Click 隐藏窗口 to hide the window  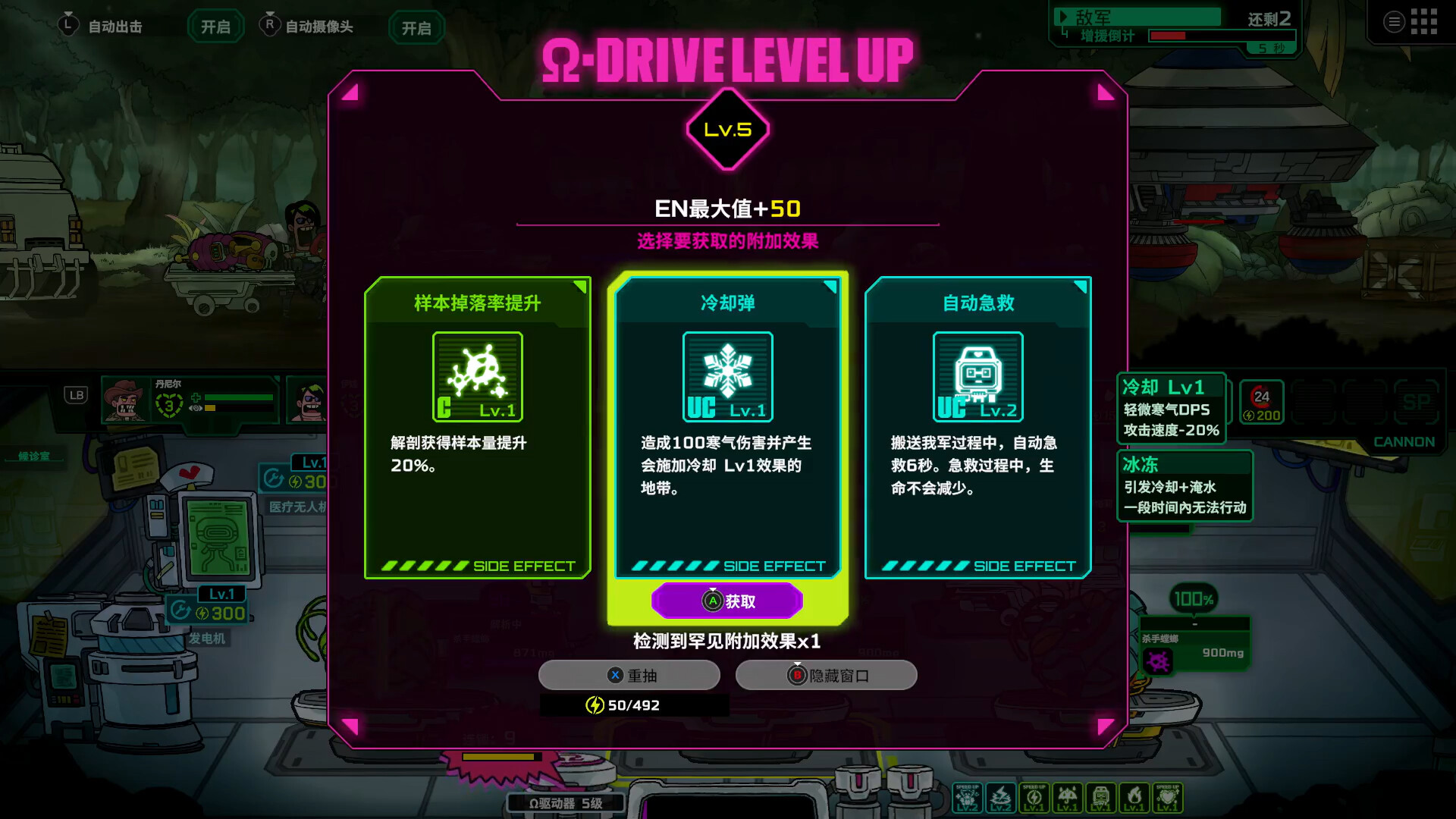coord(827,675)
